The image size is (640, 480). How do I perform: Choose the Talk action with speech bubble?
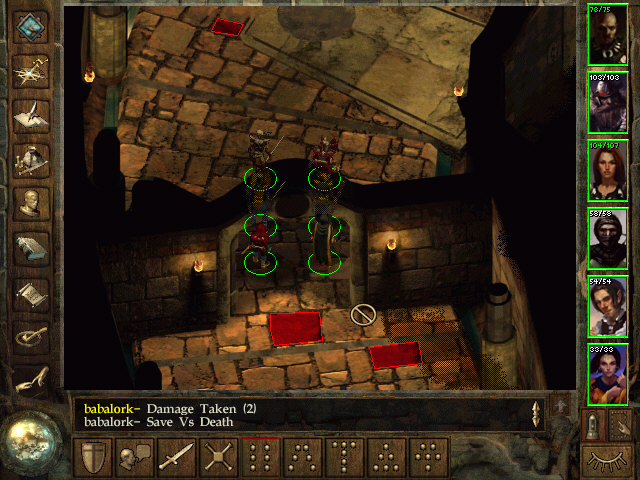pos(135,458)
